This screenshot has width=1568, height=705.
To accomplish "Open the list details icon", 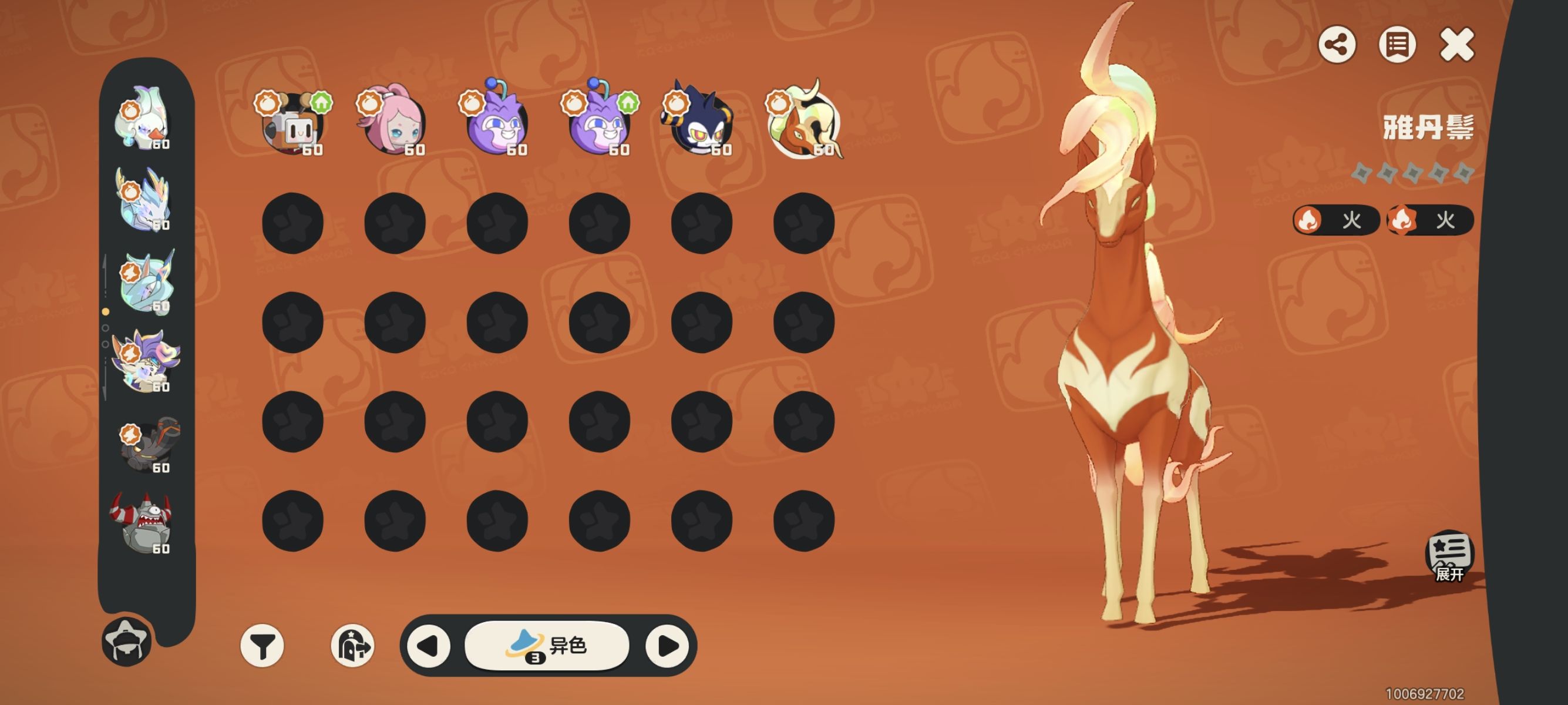I will point(1397,45).
